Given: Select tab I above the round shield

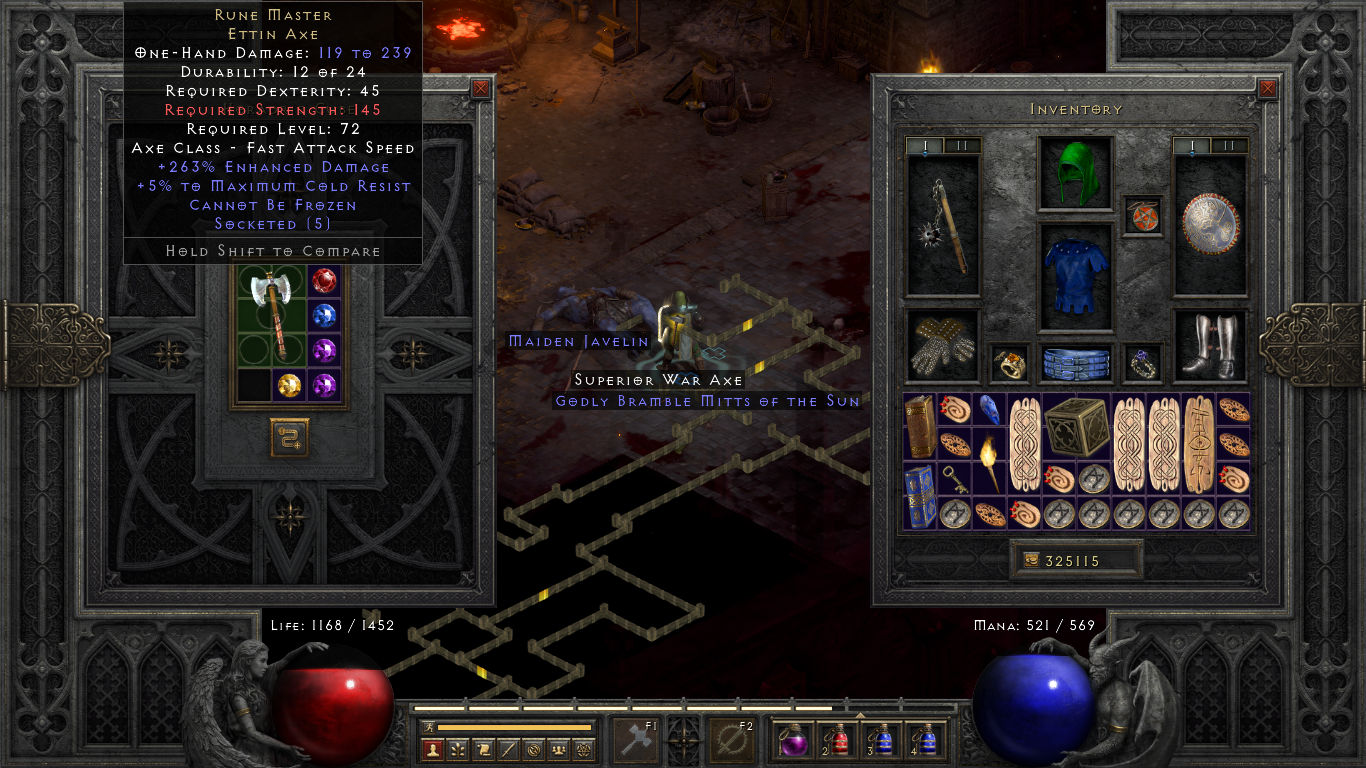Looking at the screenshot, I should click(1190, 144).
